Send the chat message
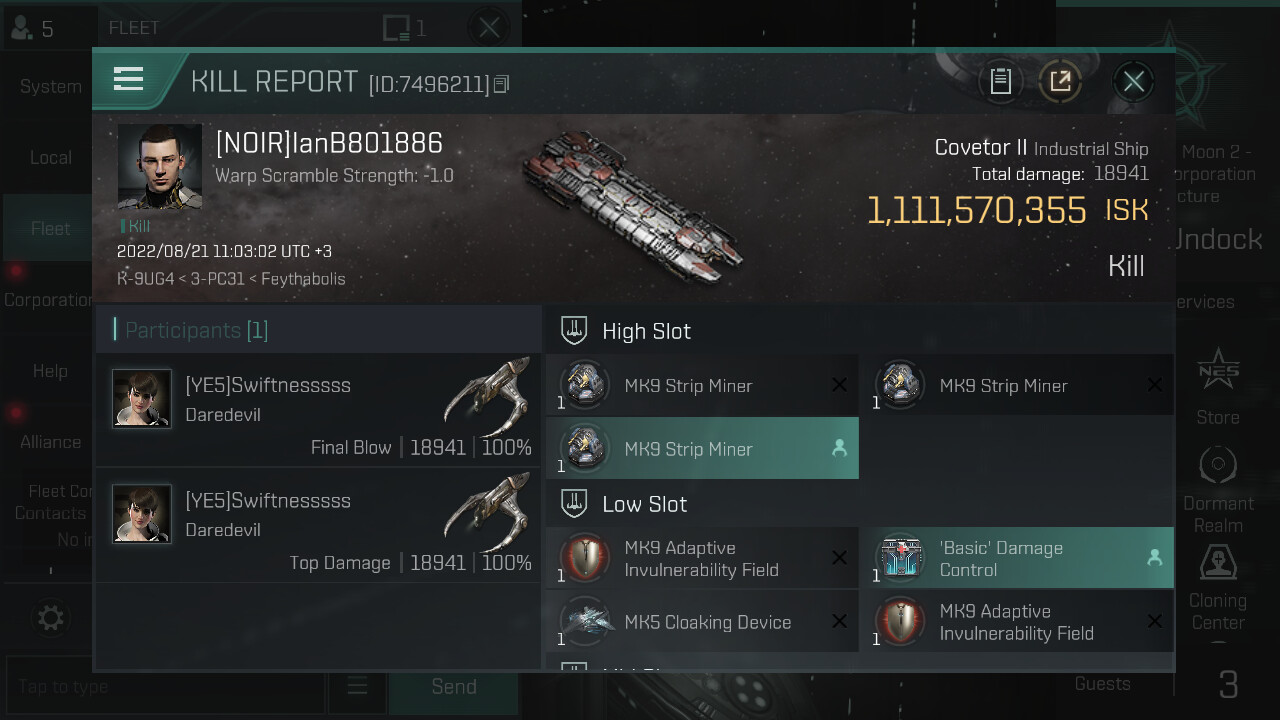Screen dimensions: 1280x720 pos(454,687)
